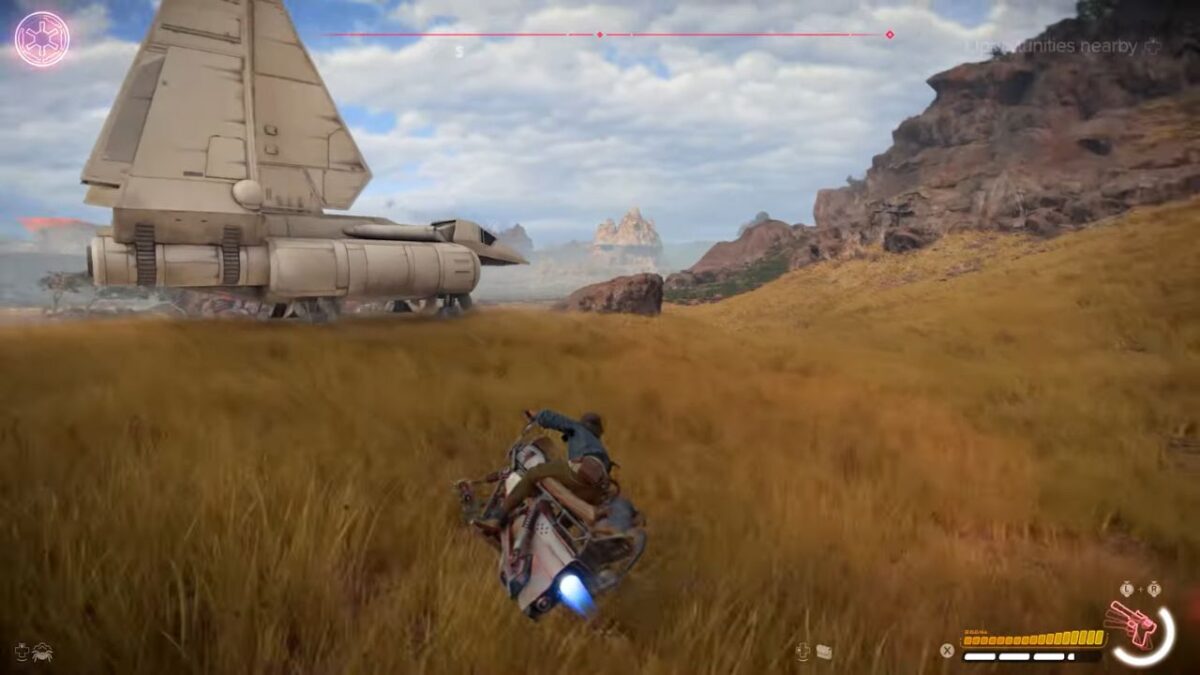Click the Imperial faction emblem icon
Screen dimensions: 1200x675
pyautogui.click(x=42, y=39)
